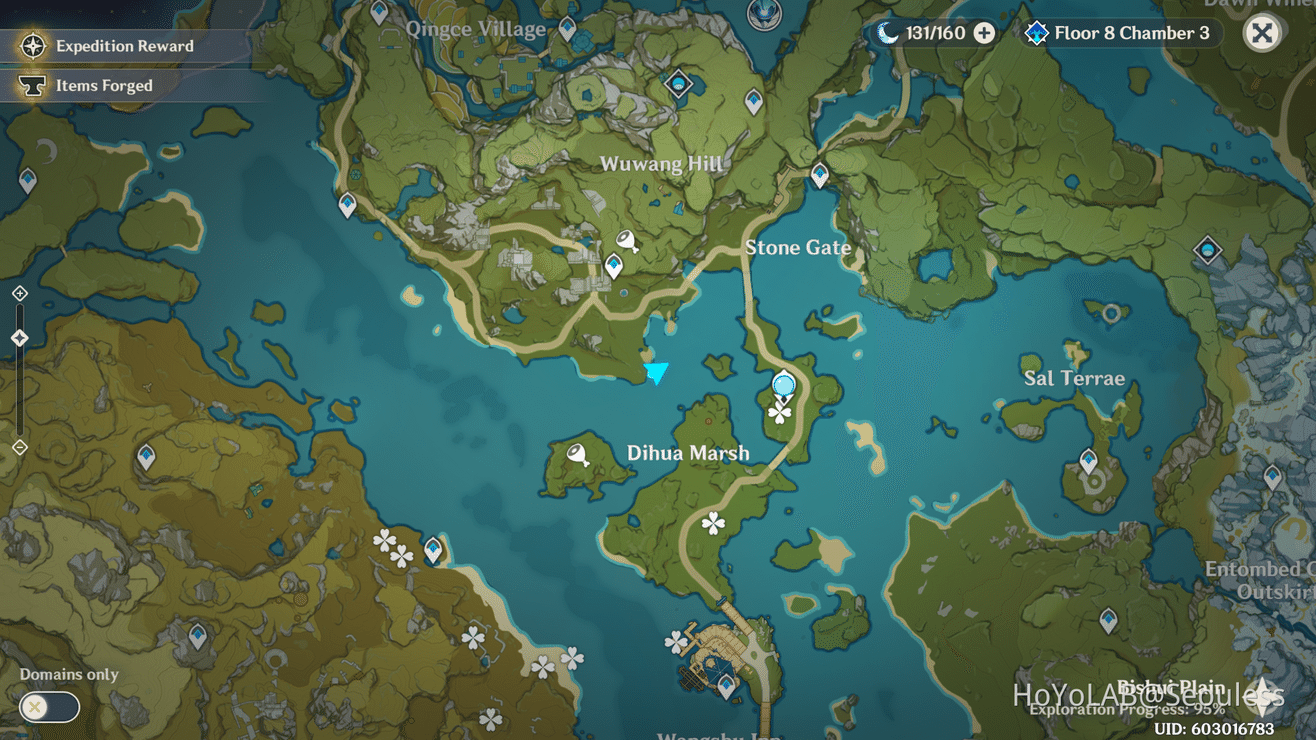Click the plus button to replenish Original Resin
Viewport: 1316px width, 740px height.
985,32
